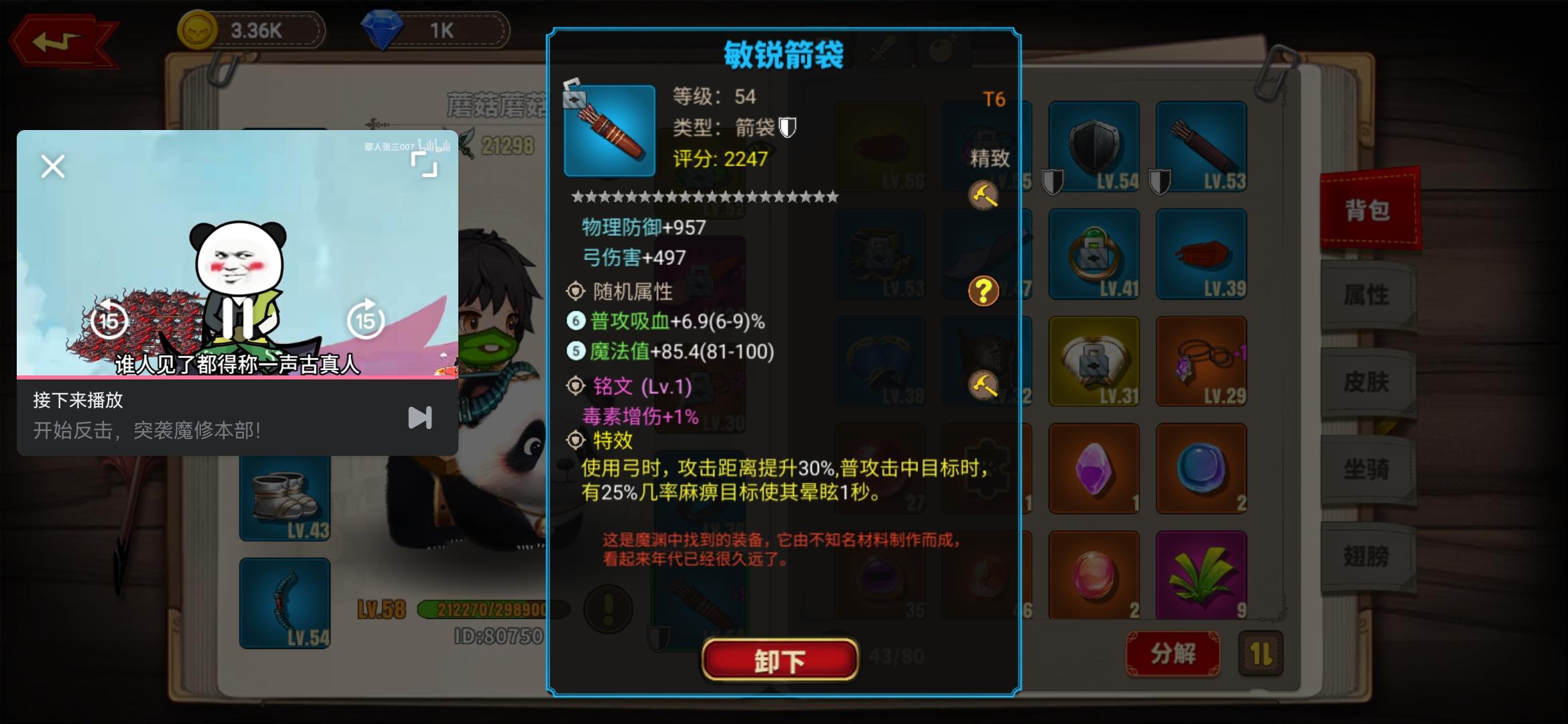Select the LV.54 shield in the inventory
The width and height of the screenshot is (1568, 724).
1093,146
